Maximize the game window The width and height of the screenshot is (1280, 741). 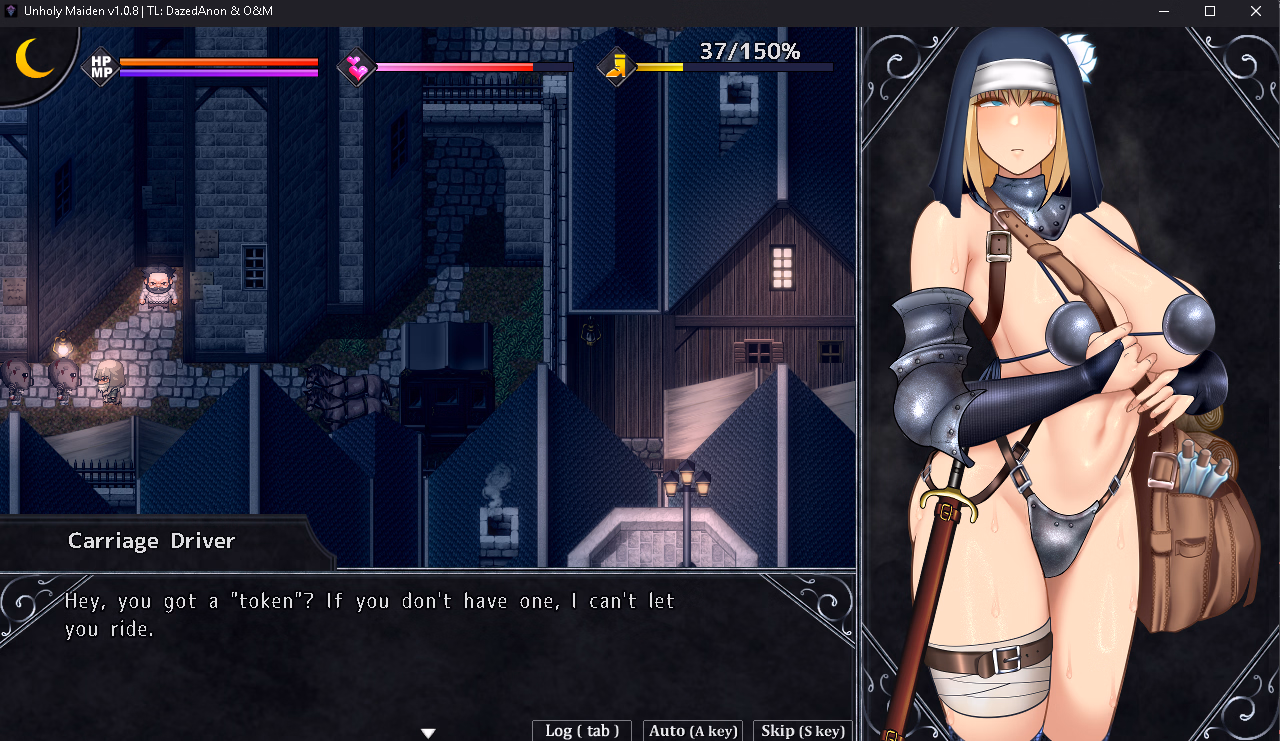[x=1210, y=11]
